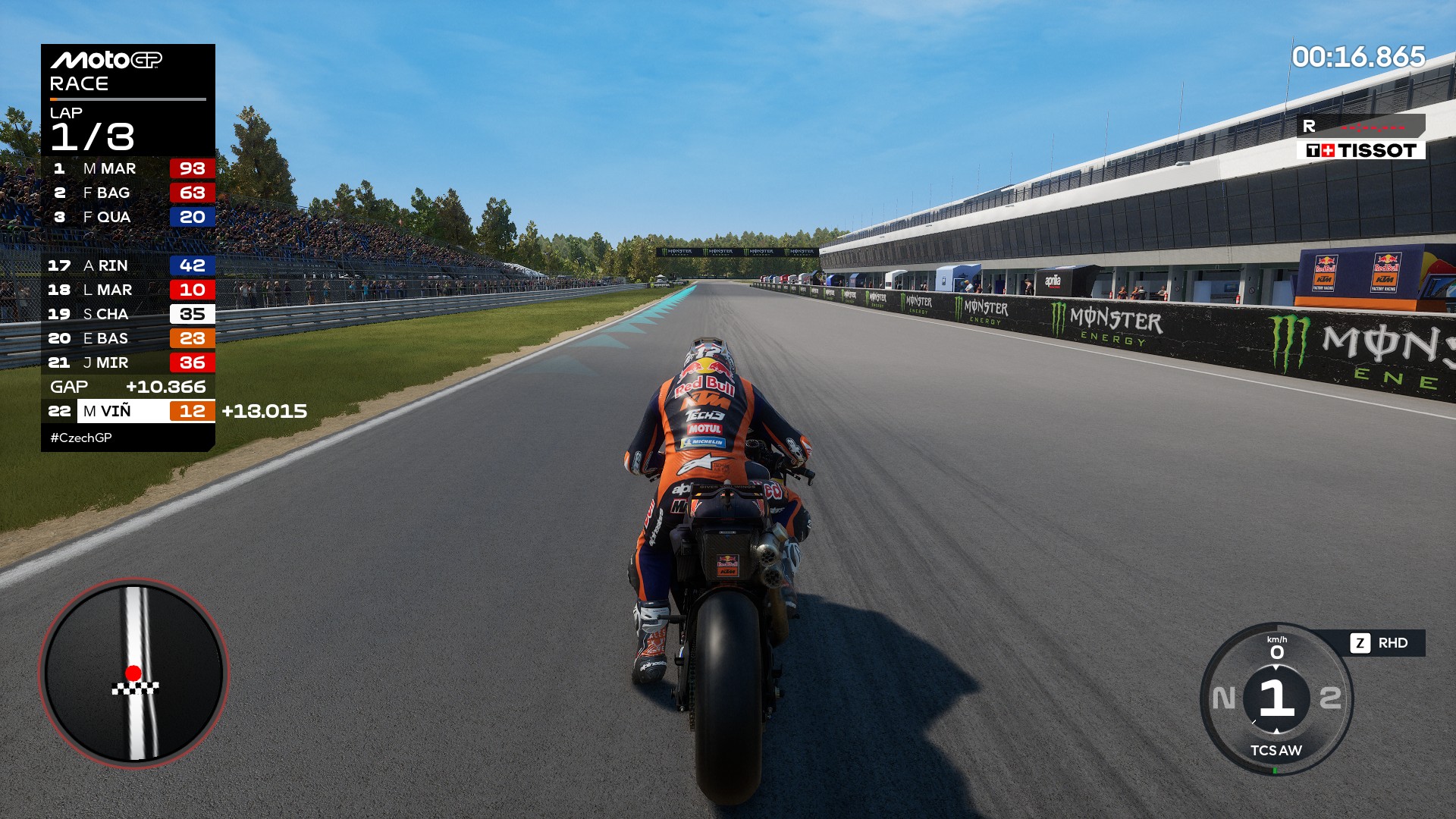Pick L MAR in the standings
The image size is (1456, 819).
pos(127,290)
